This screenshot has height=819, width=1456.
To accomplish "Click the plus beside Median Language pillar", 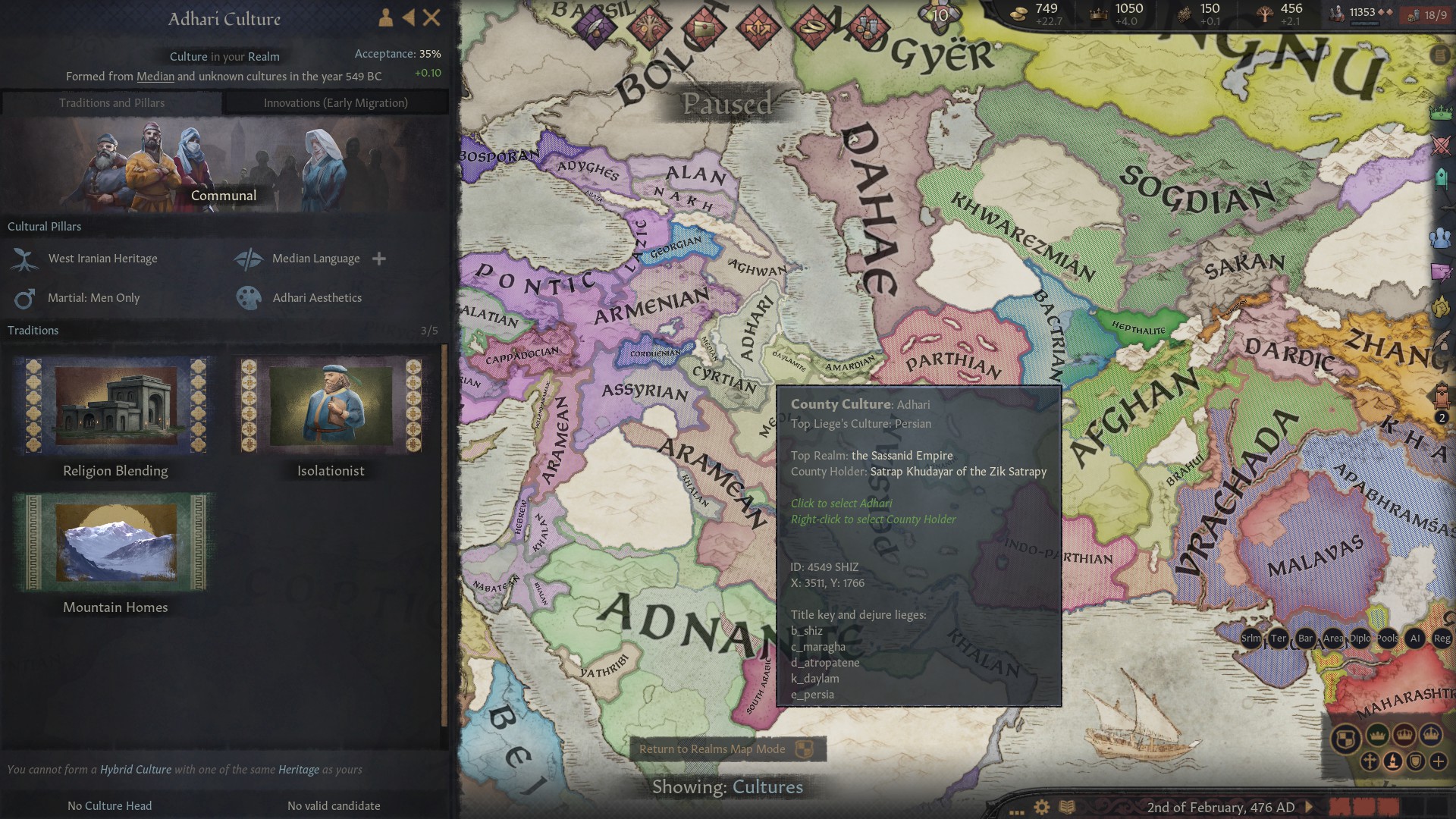I will coord(378,259).
